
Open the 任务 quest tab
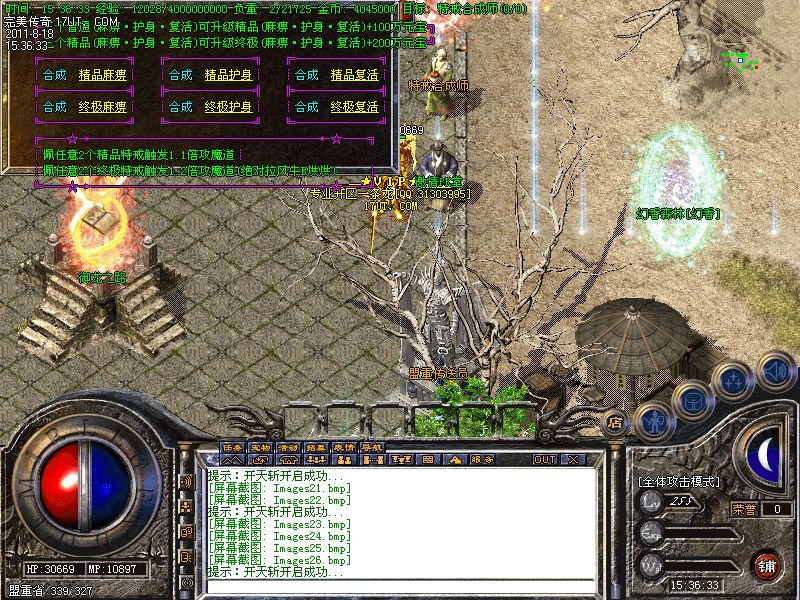232,446
